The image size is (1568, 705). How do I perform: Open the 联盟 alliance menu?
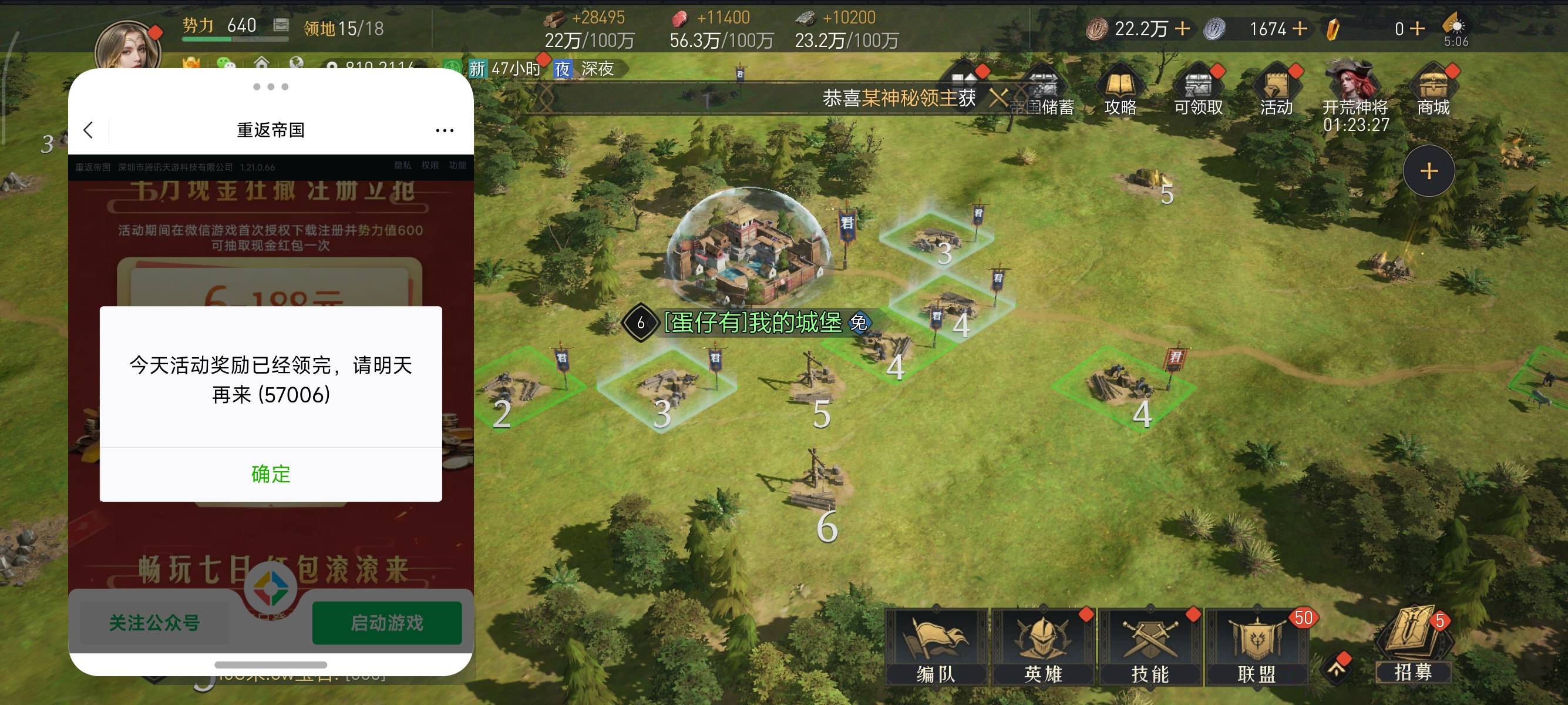tap(1256, 645)
